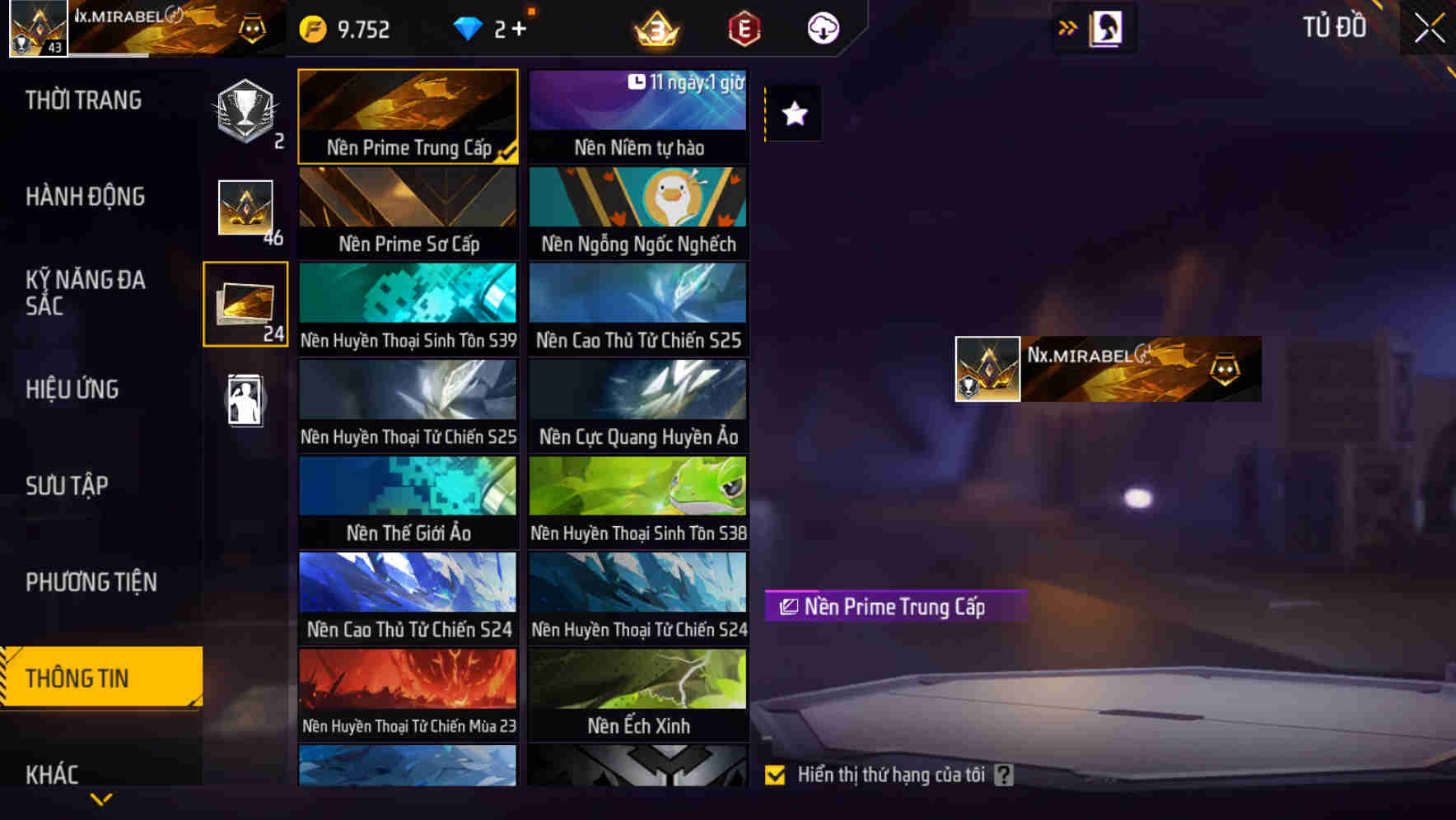Screen dimensions: 1456x820
Task: Open the wardrobe card icon next to the arrows
Action: coord(1107,27)
